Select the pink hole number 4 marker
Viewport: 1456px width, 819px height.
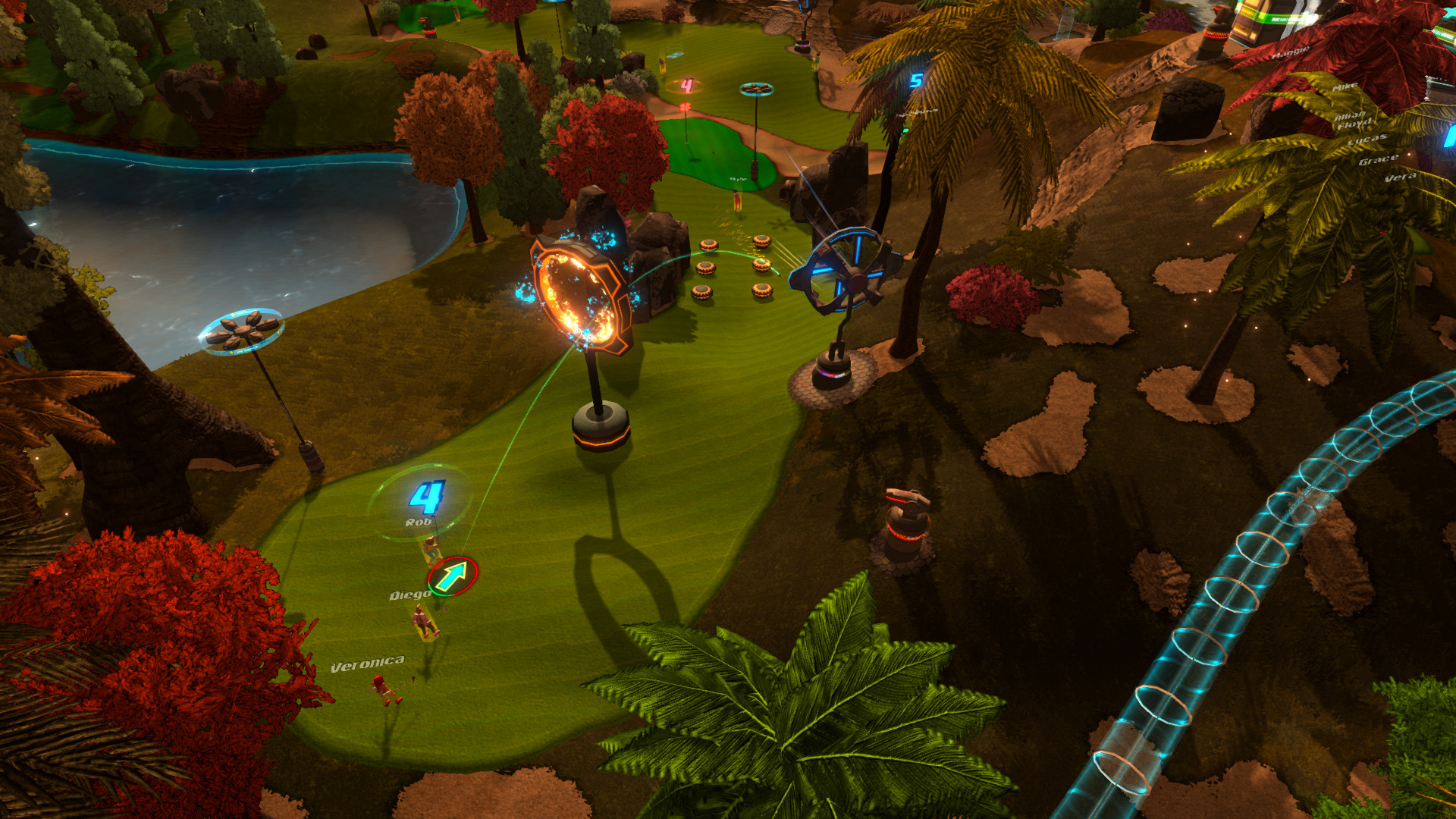[x=687, y=86]
